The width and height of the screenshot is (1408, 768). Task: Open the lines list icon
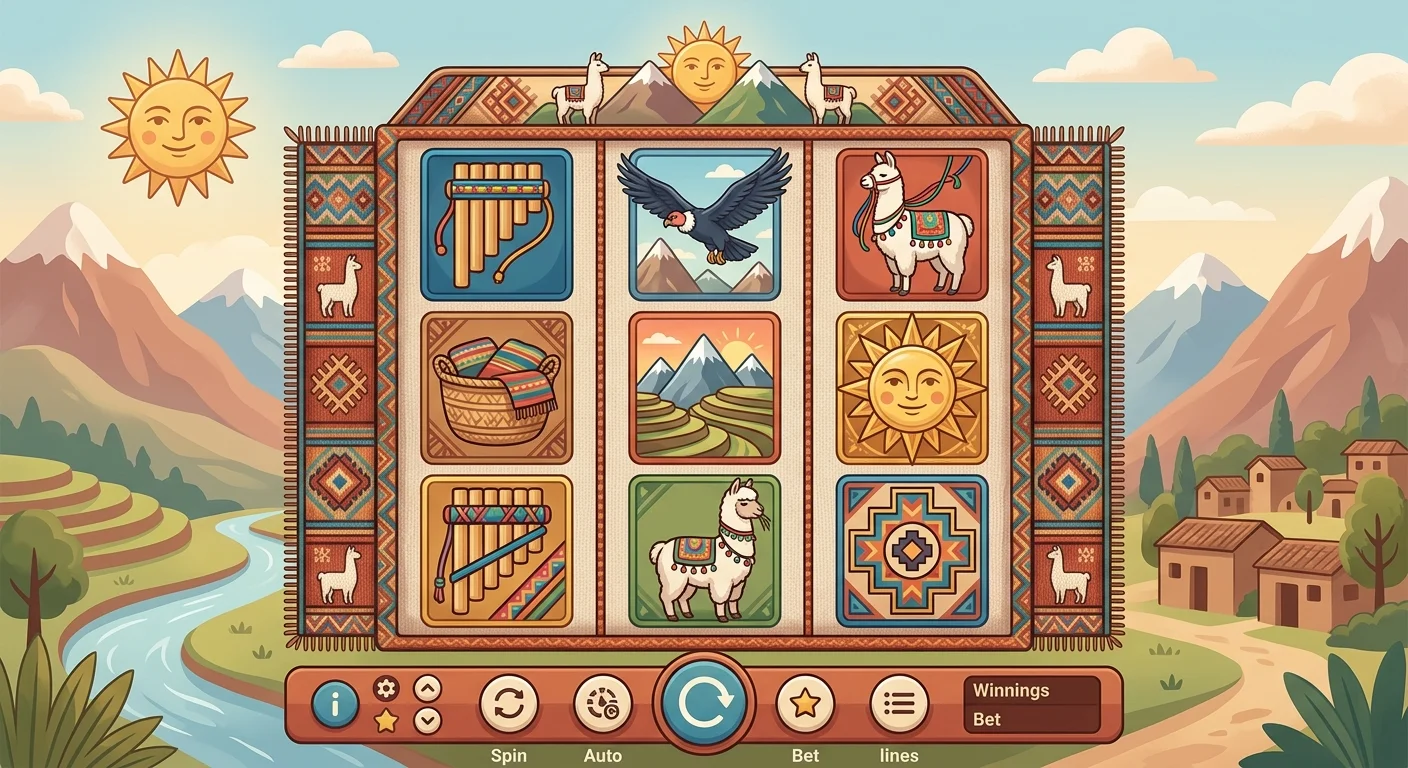pyautogui.click(x=899, y=703)
